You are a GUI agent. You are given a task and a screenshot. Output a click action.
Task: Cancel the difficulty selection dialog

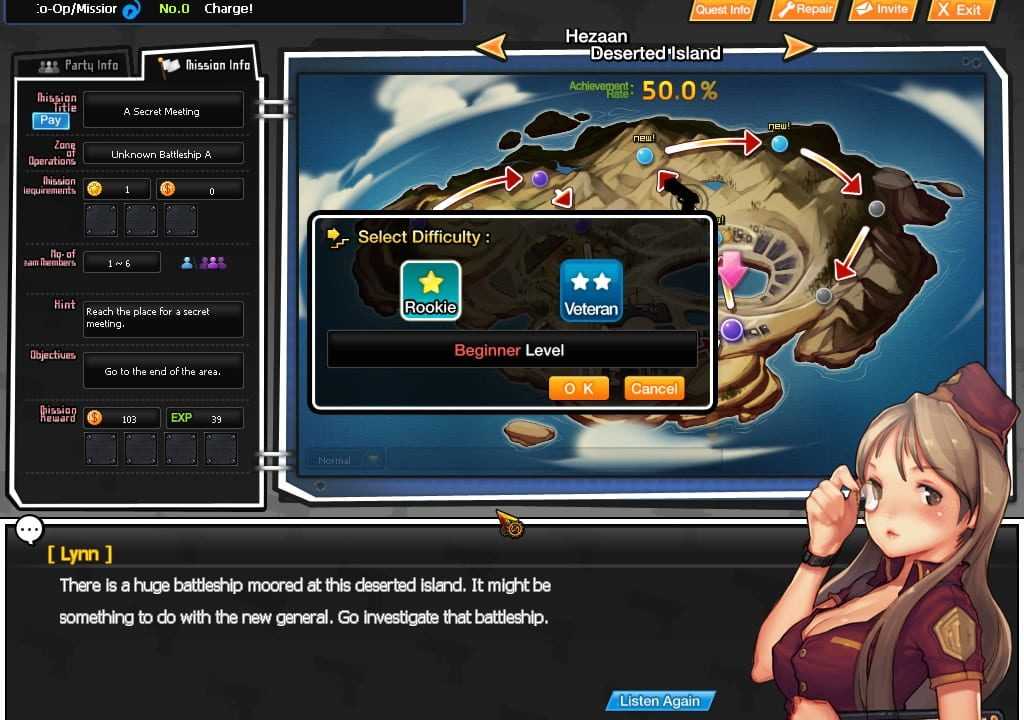pos(654,389)
